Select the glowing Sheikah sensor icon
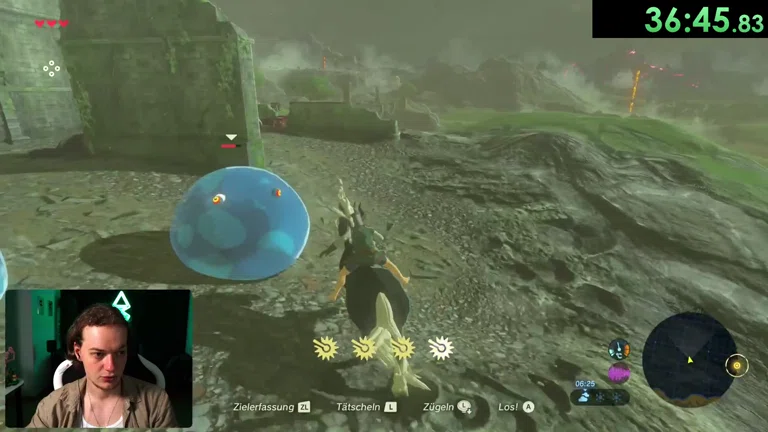The width and height of the screenshot is (768, 432). tap(737, 366)
